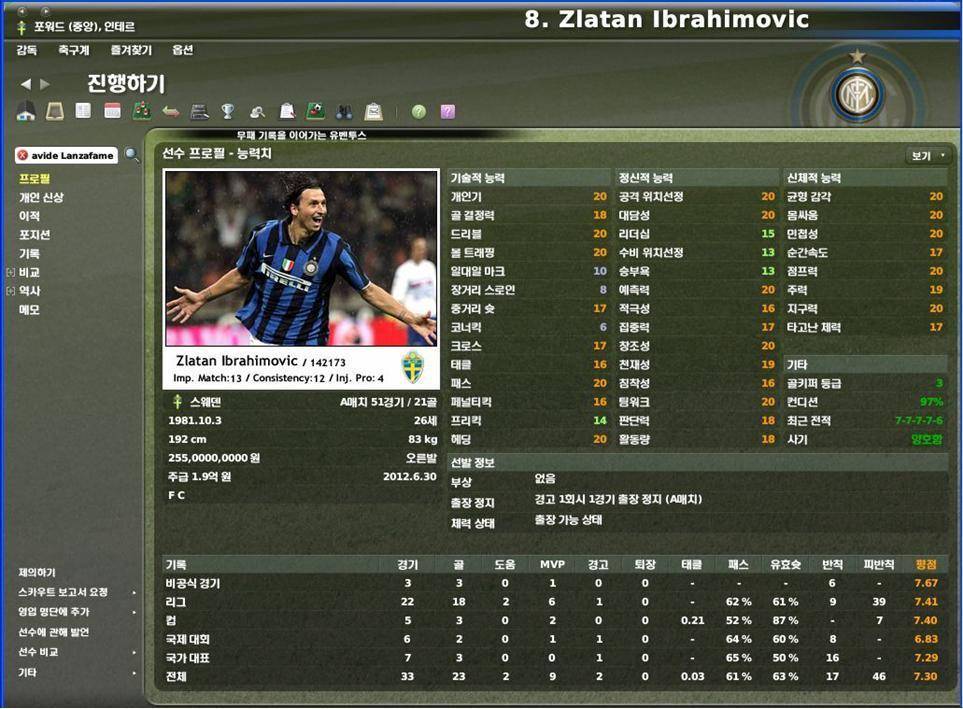Screen dimensions: 963x709
Task: Click the 진행하기 (Continue) button
Action: point(125,84)
